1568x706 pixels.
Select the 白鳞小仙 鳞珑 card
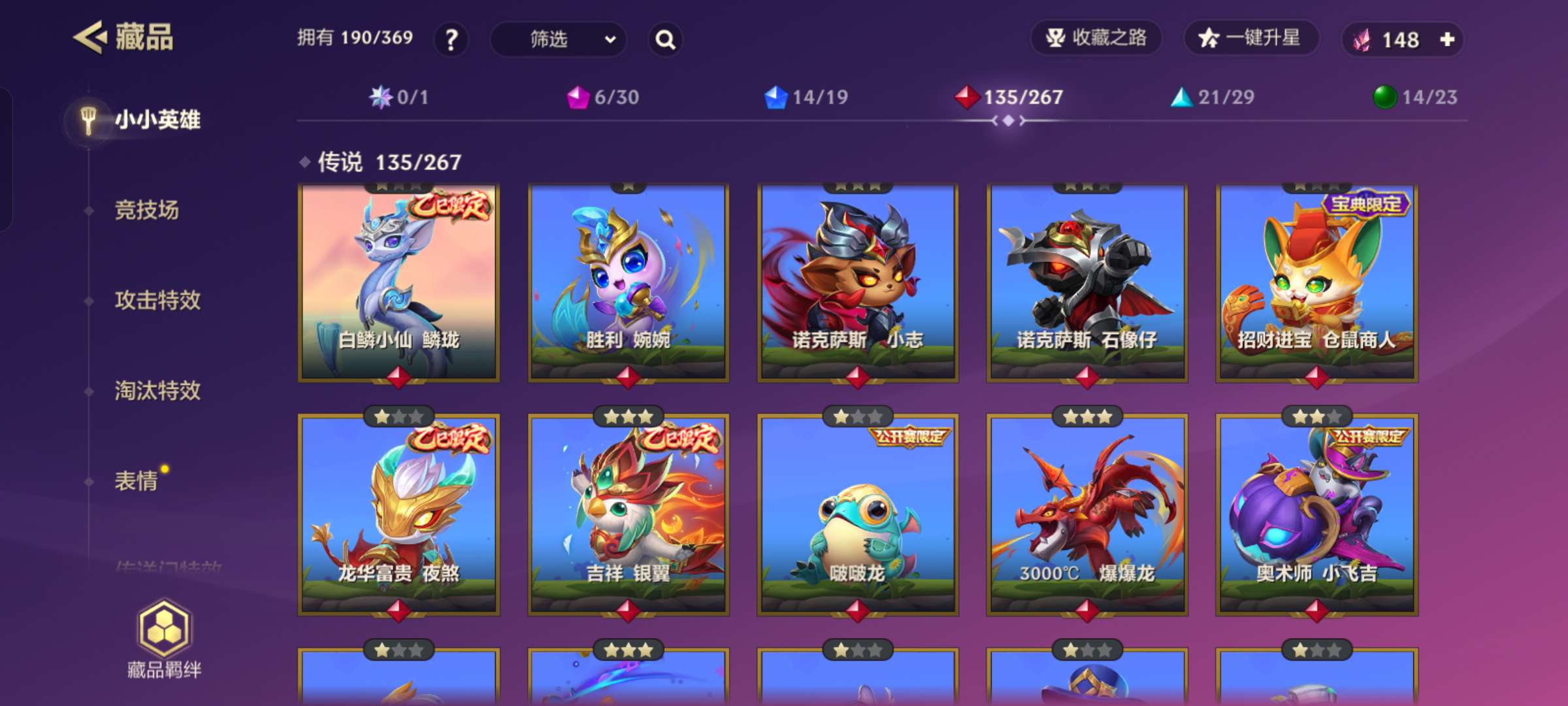click(x=399, y=283)
